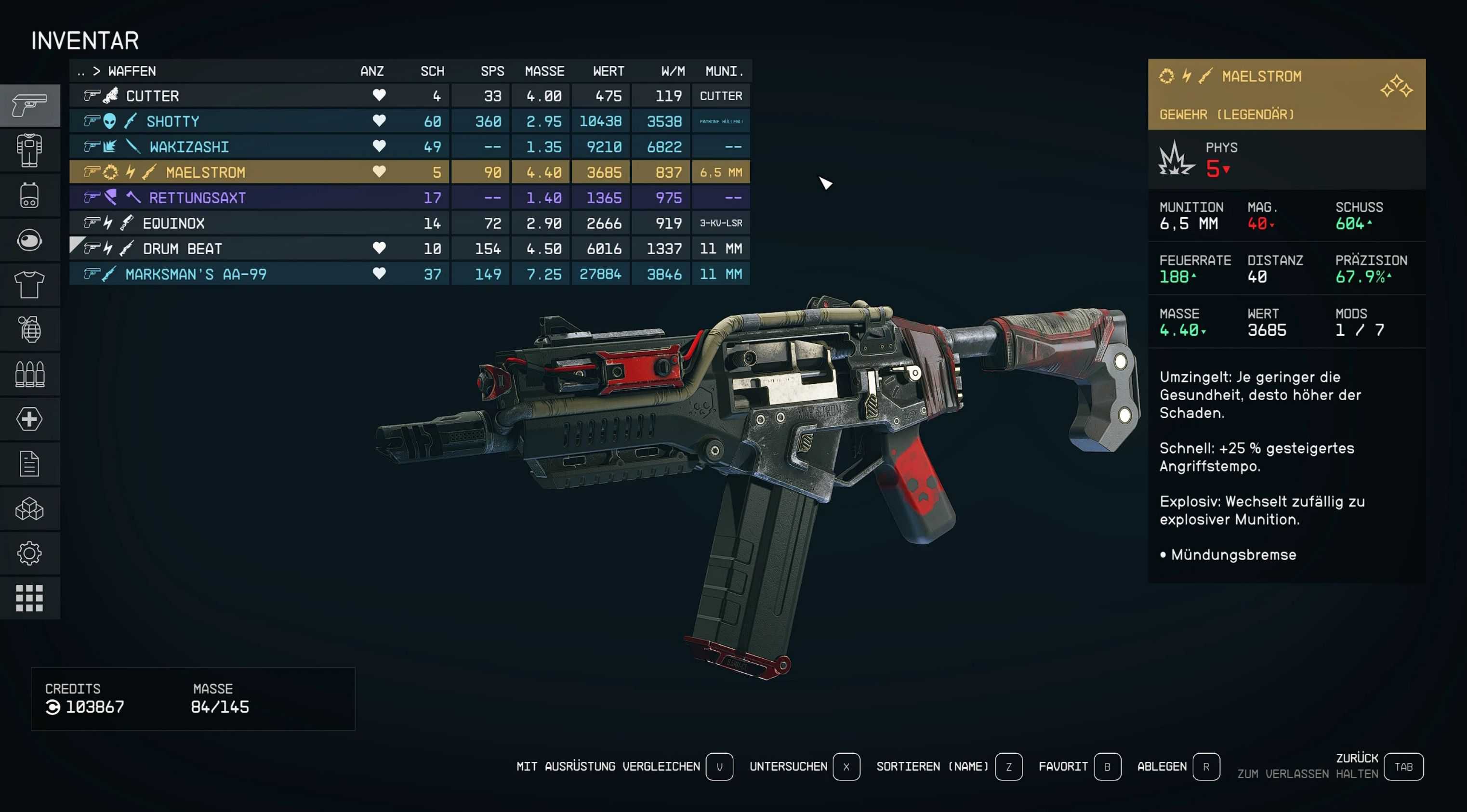Sort weapons by MASSE column header
1467x812 pixels.
544,71
